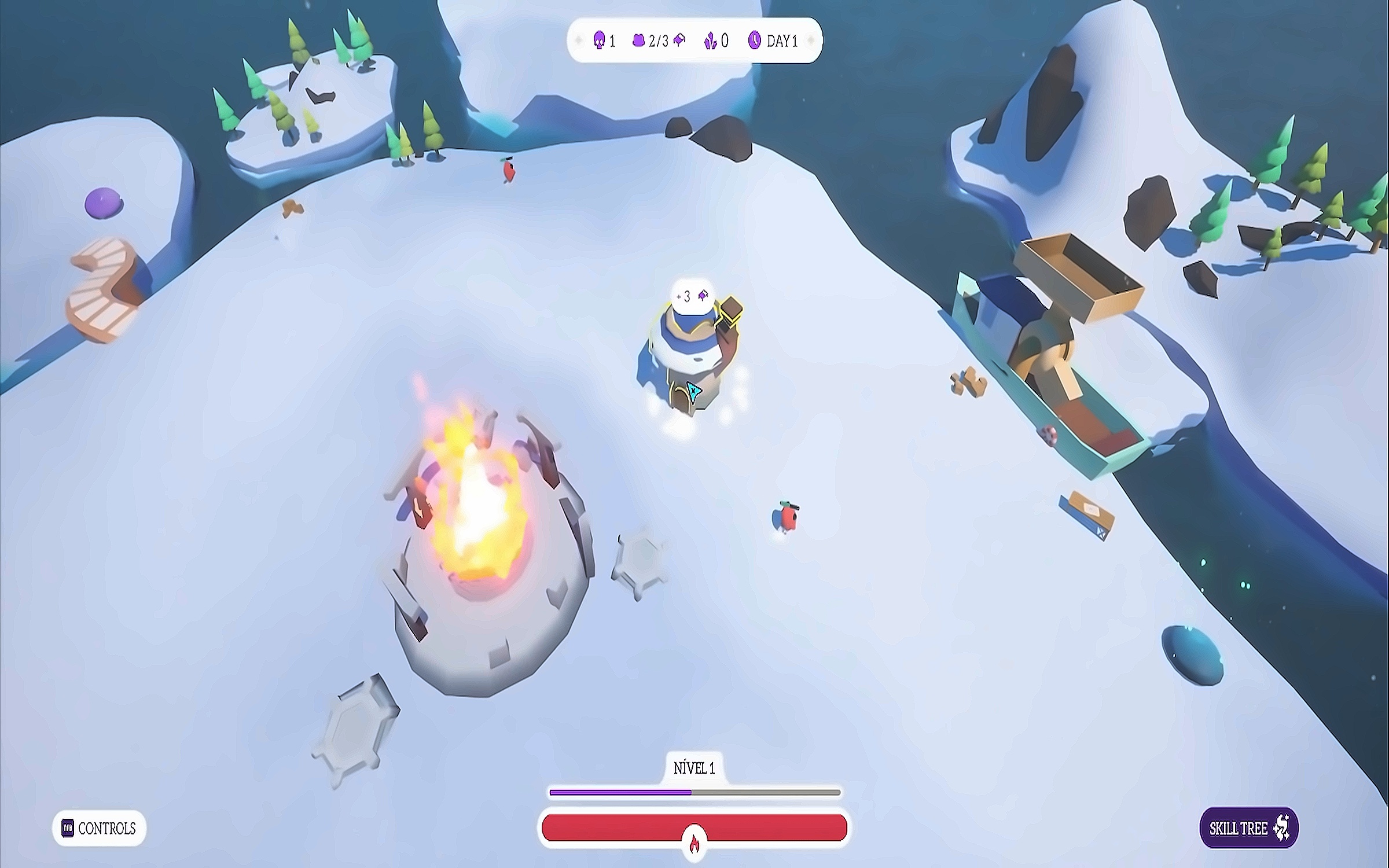
Task: Open the Controls panel
Action: point(99,828)
